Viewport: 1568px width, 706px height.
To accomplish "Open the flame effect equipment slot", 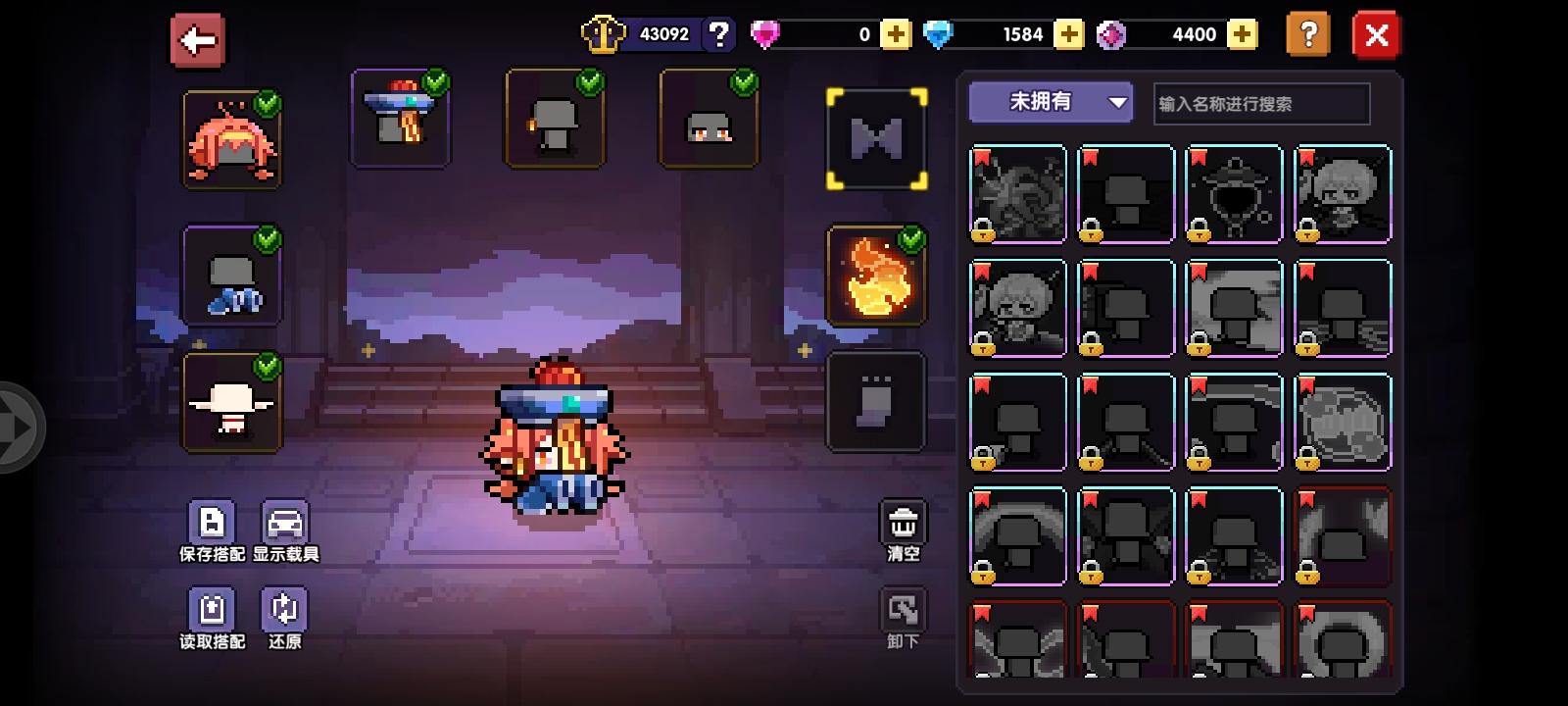I will click(875, 276).
